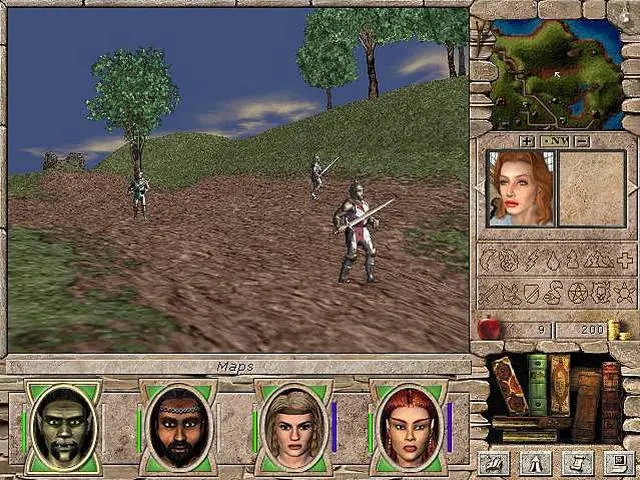The height and width of the screenshot is (480, 640).
Task: Select the bearded man with headband portrait
Action: coord(177,427)
